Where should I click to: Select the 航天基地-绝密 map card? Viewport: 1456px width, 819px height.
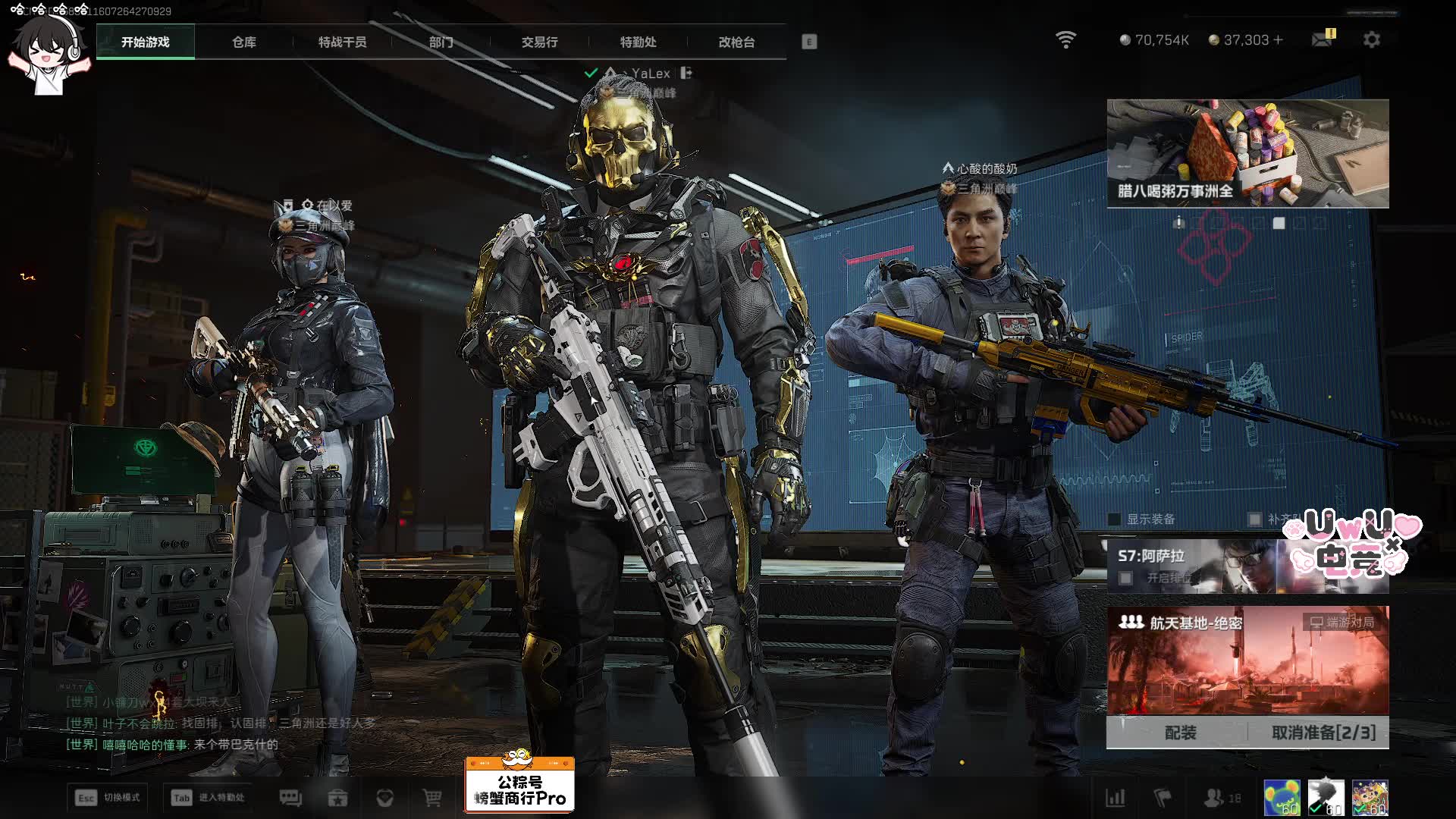1247,660
